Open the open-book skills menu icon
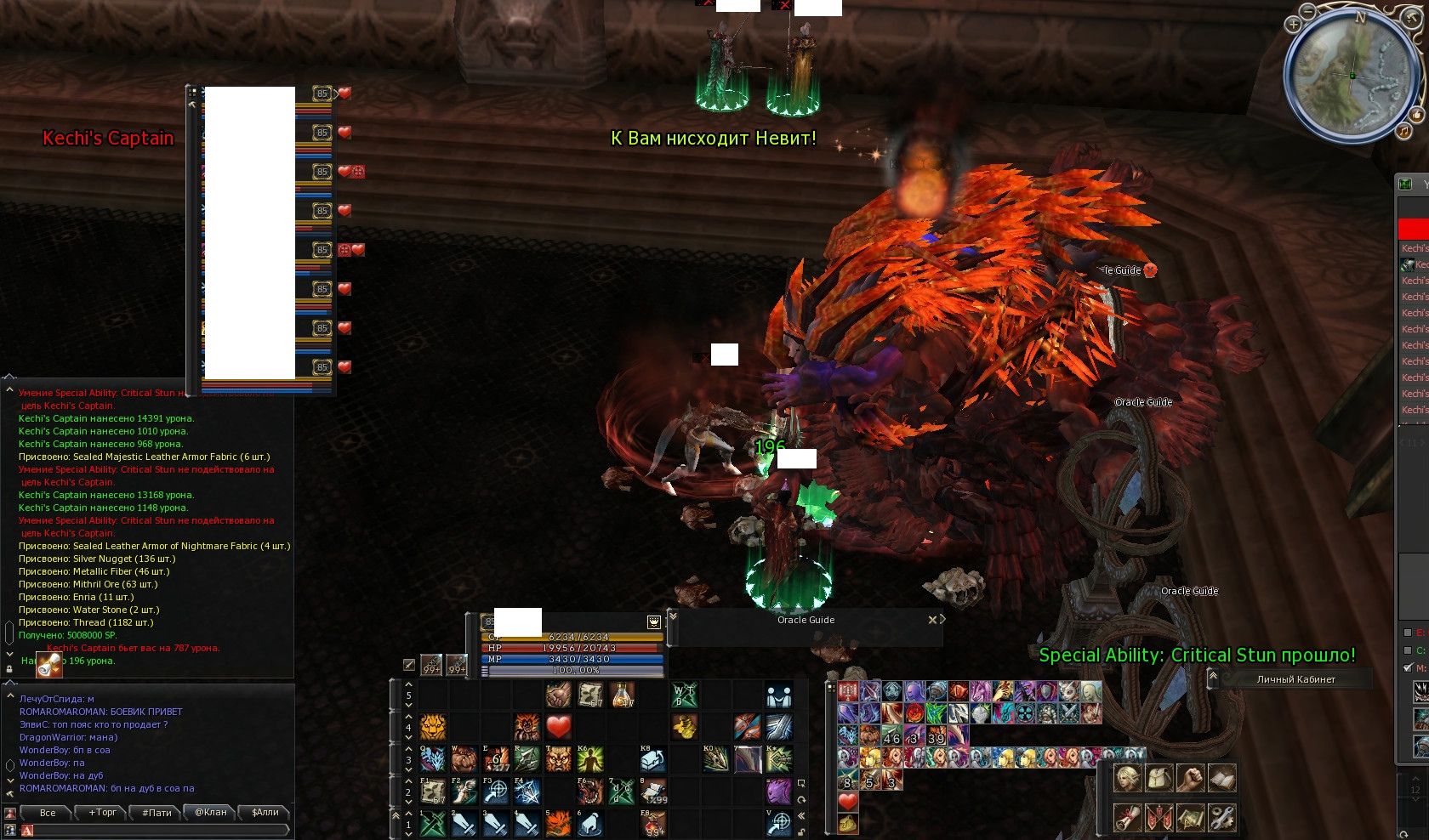The height and width of the screenshot is (840, 1429). coord(1221,778)
